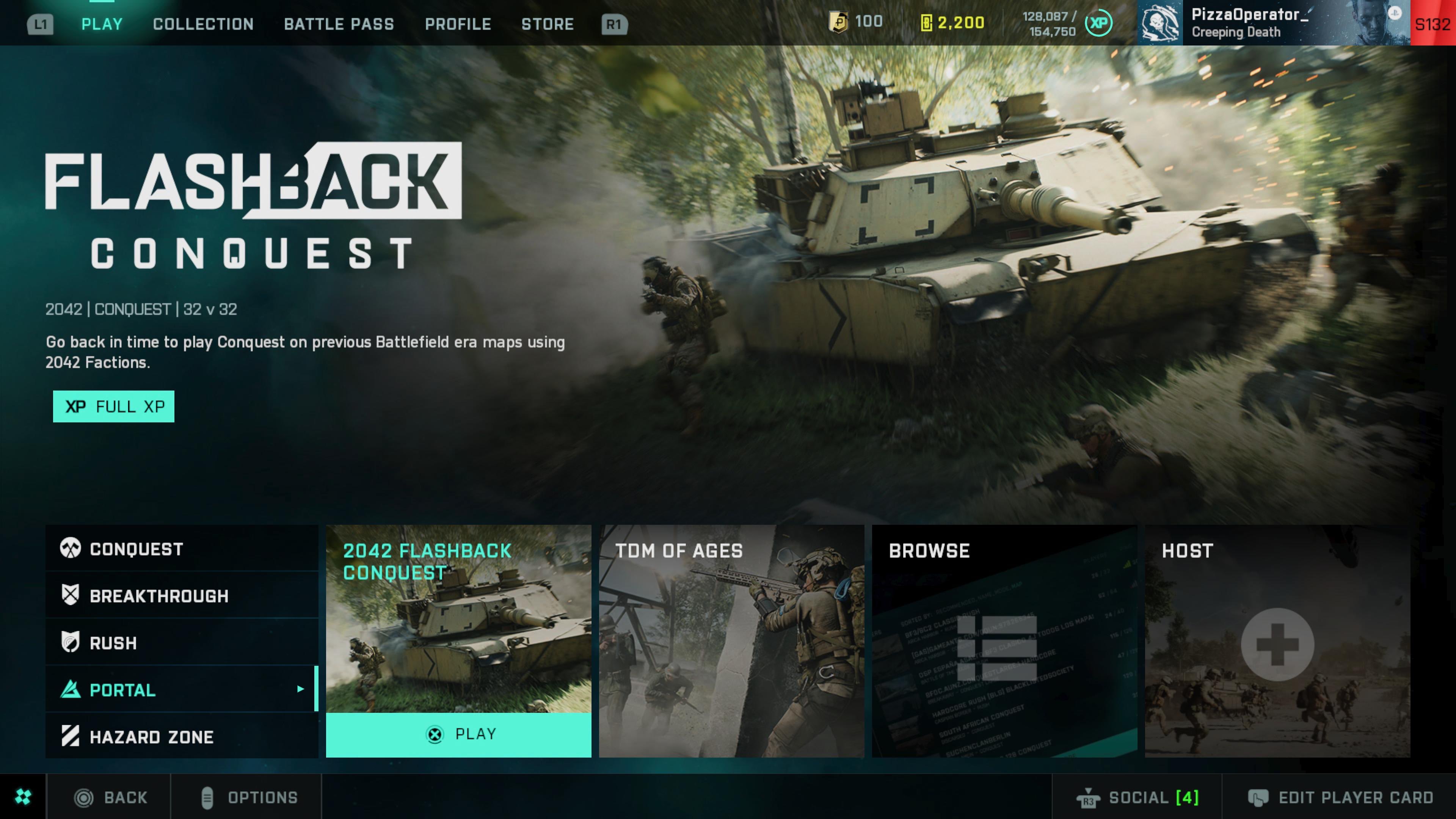The width and height of the screenshot is (1456, 819).
Task: Click the R1 tab navigation indicator
Action: [x=613, y=24]
